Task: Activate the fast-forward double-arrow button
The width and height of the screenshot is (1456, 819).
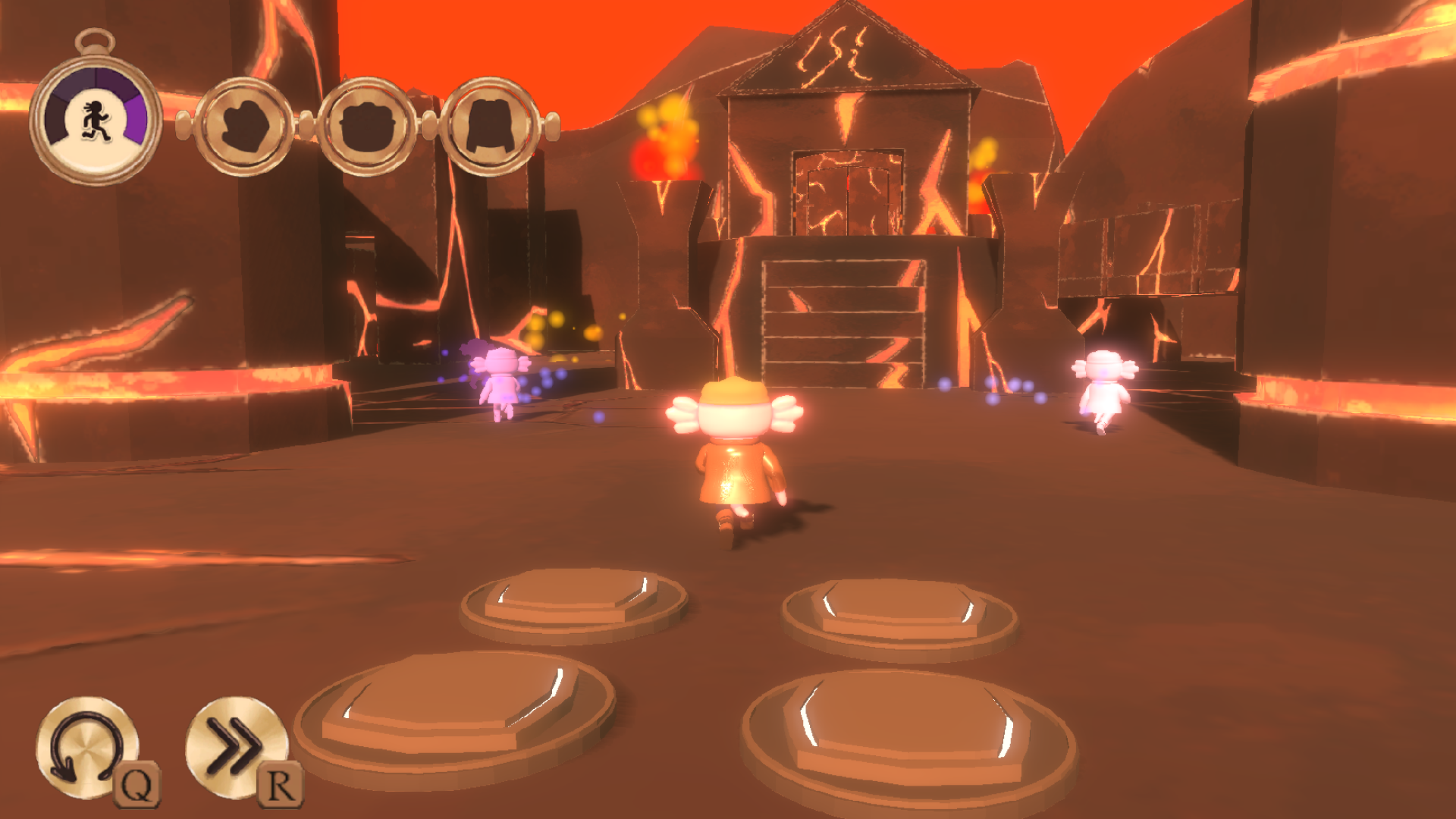Action: tap(235, 747)
